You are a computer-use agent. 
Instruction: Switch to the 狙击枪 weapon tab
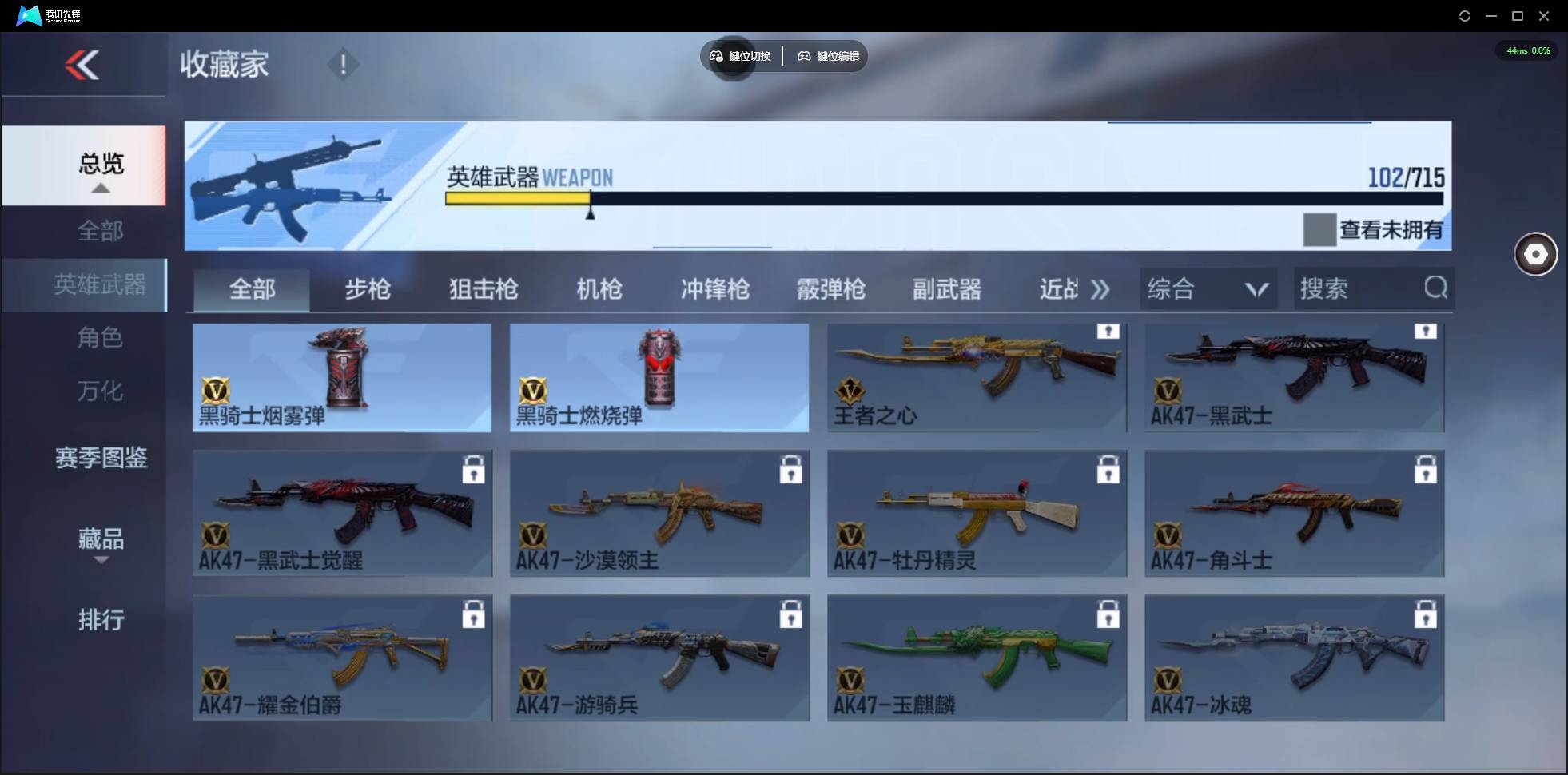point(482,289)
